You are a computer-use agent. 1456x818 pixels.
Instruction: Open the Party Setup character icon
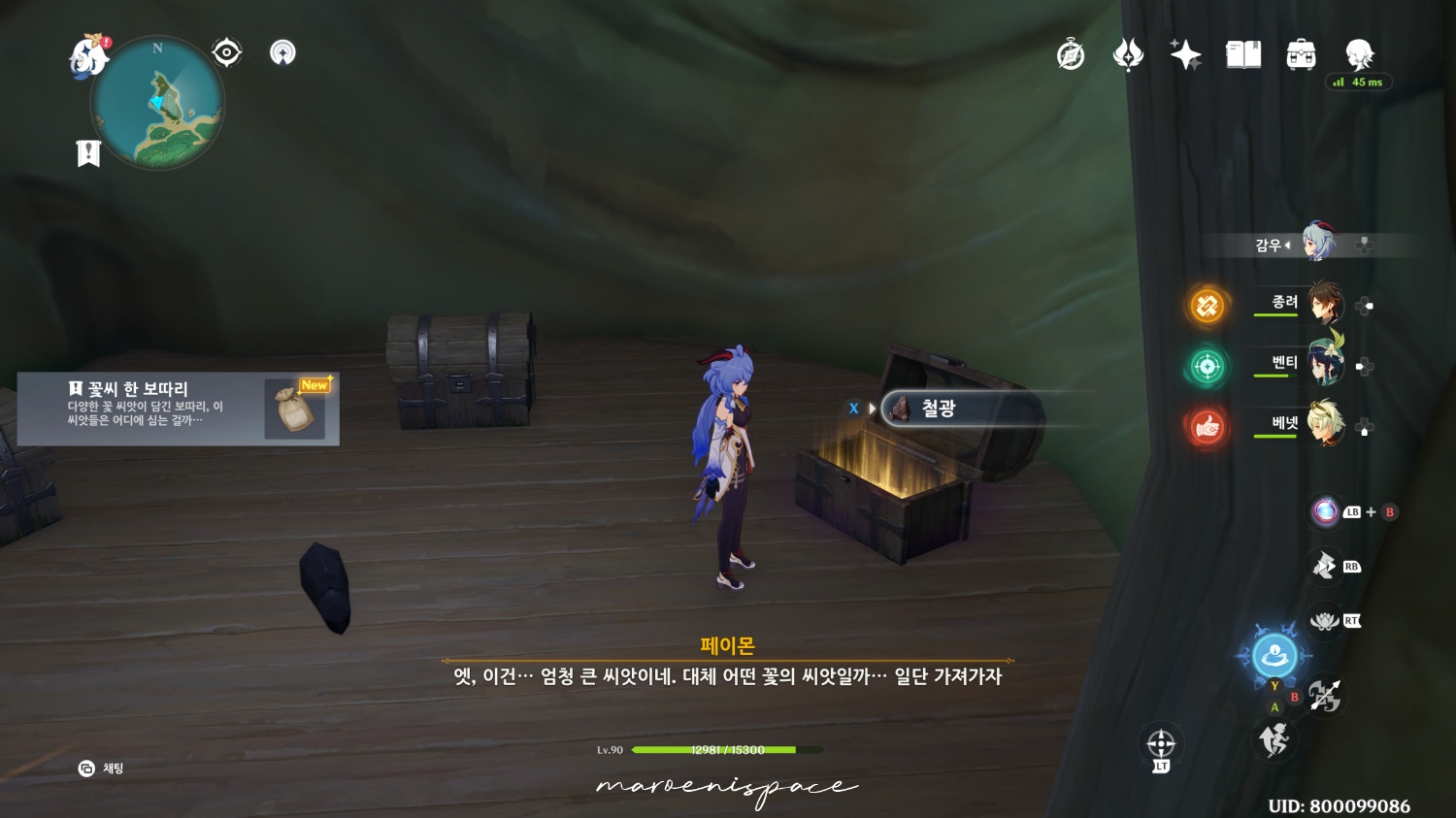point(1360,55)
